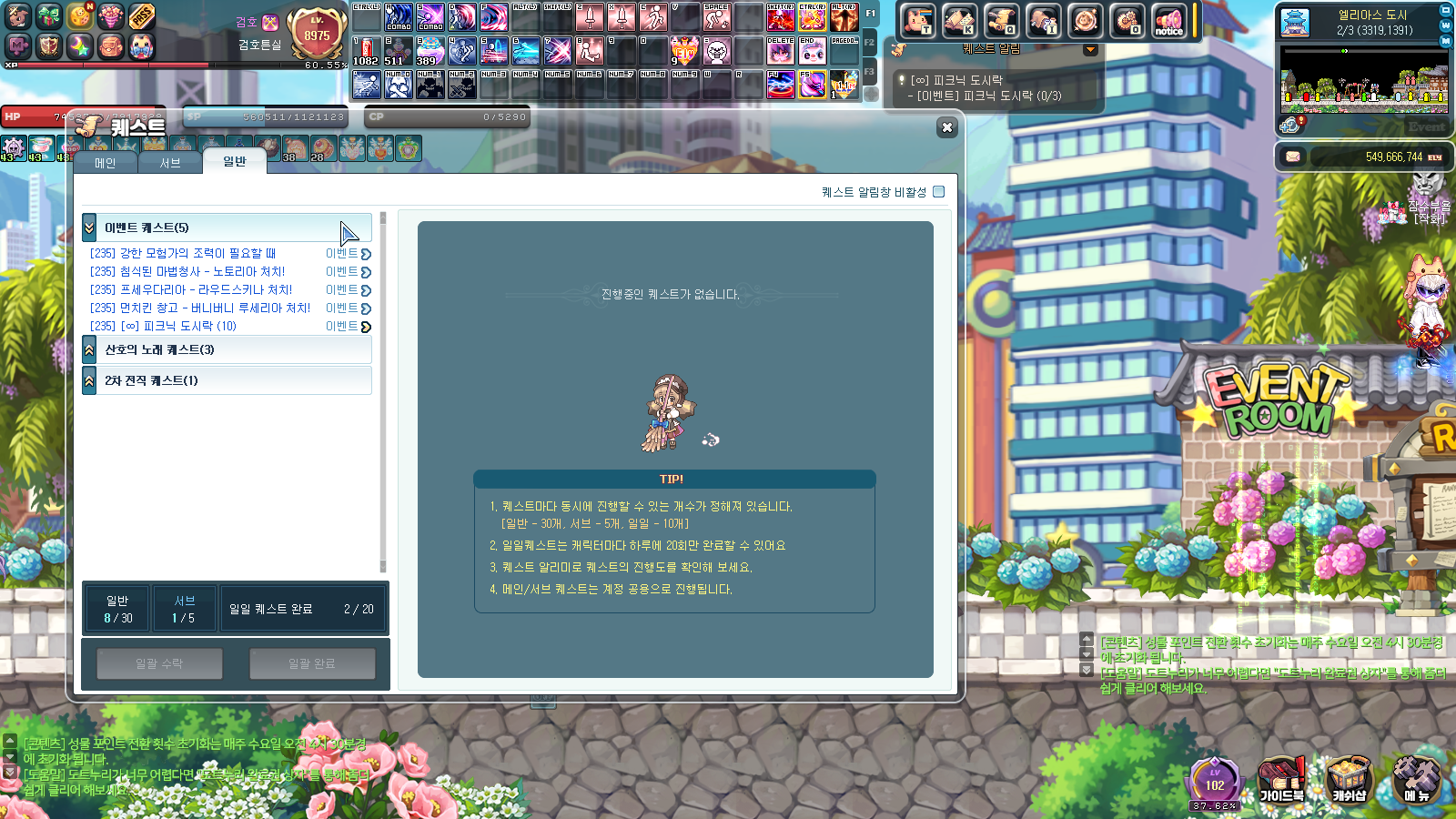Open the 가이드북 guidebook
Viewport: 1456px width, 819px height.
click(x=1281, y=782)
